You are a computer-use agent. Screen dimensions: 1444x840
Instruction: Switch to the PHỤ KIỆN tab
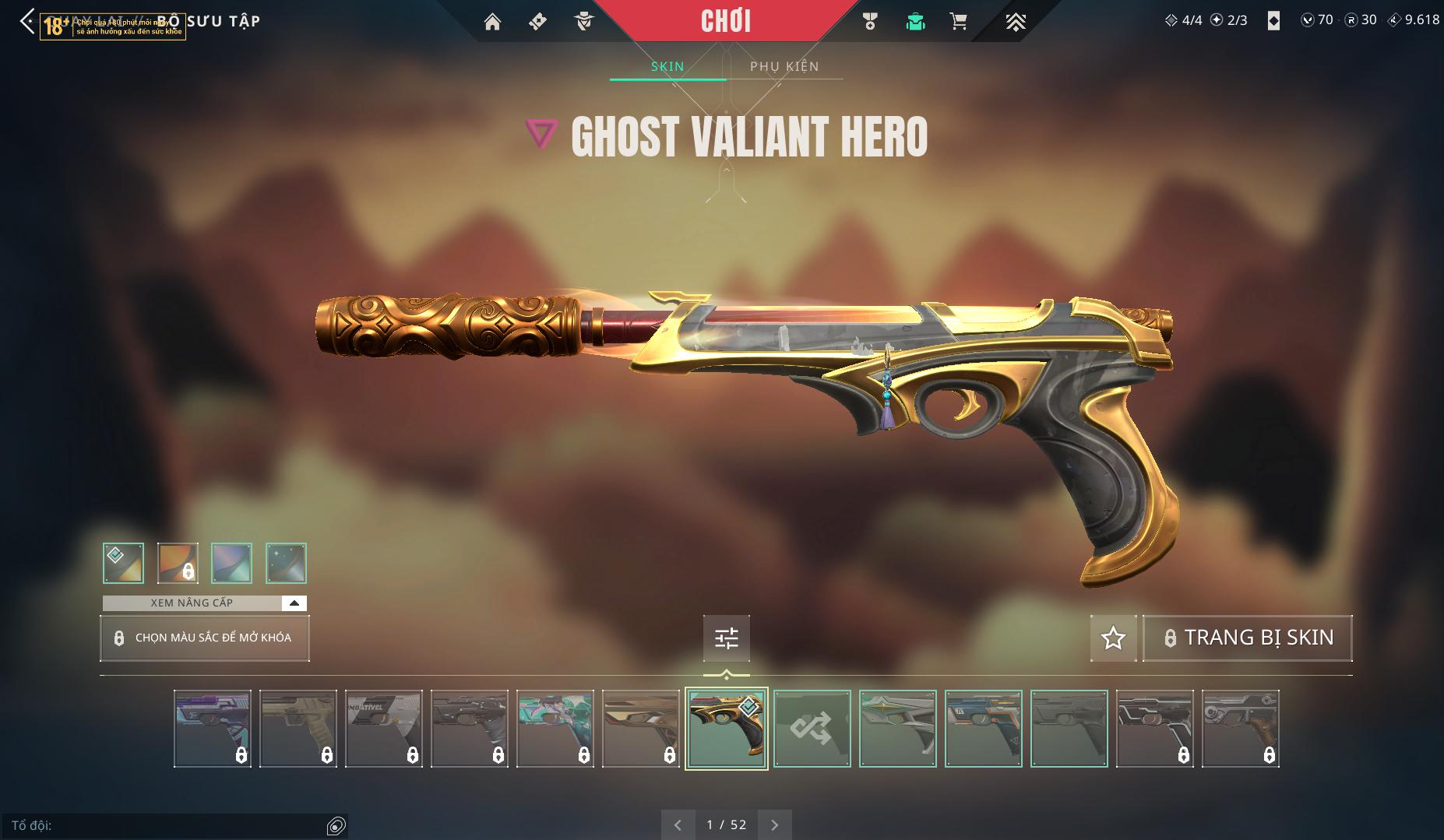784,67
